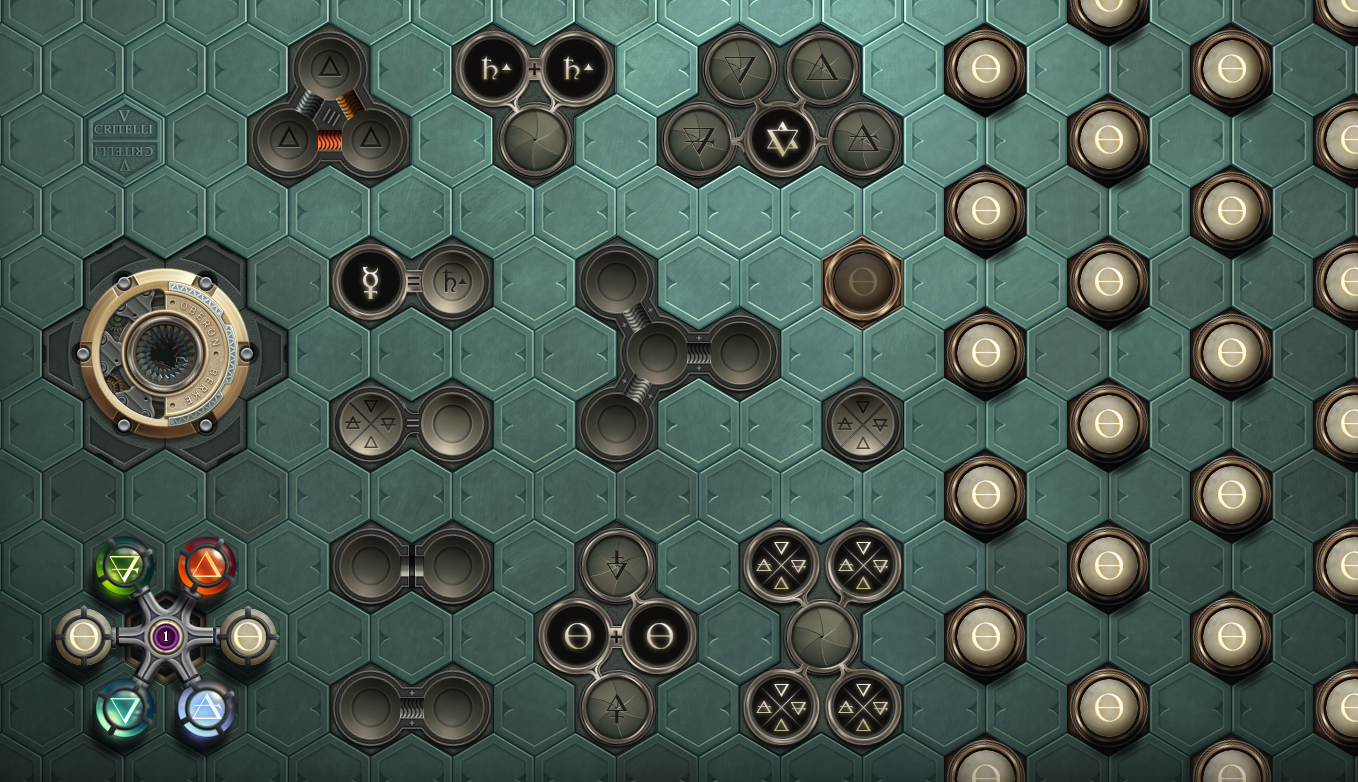1358x782 pixels.
Task: Select the center socket of the three-arm glyph
Action: coord(657,353)
